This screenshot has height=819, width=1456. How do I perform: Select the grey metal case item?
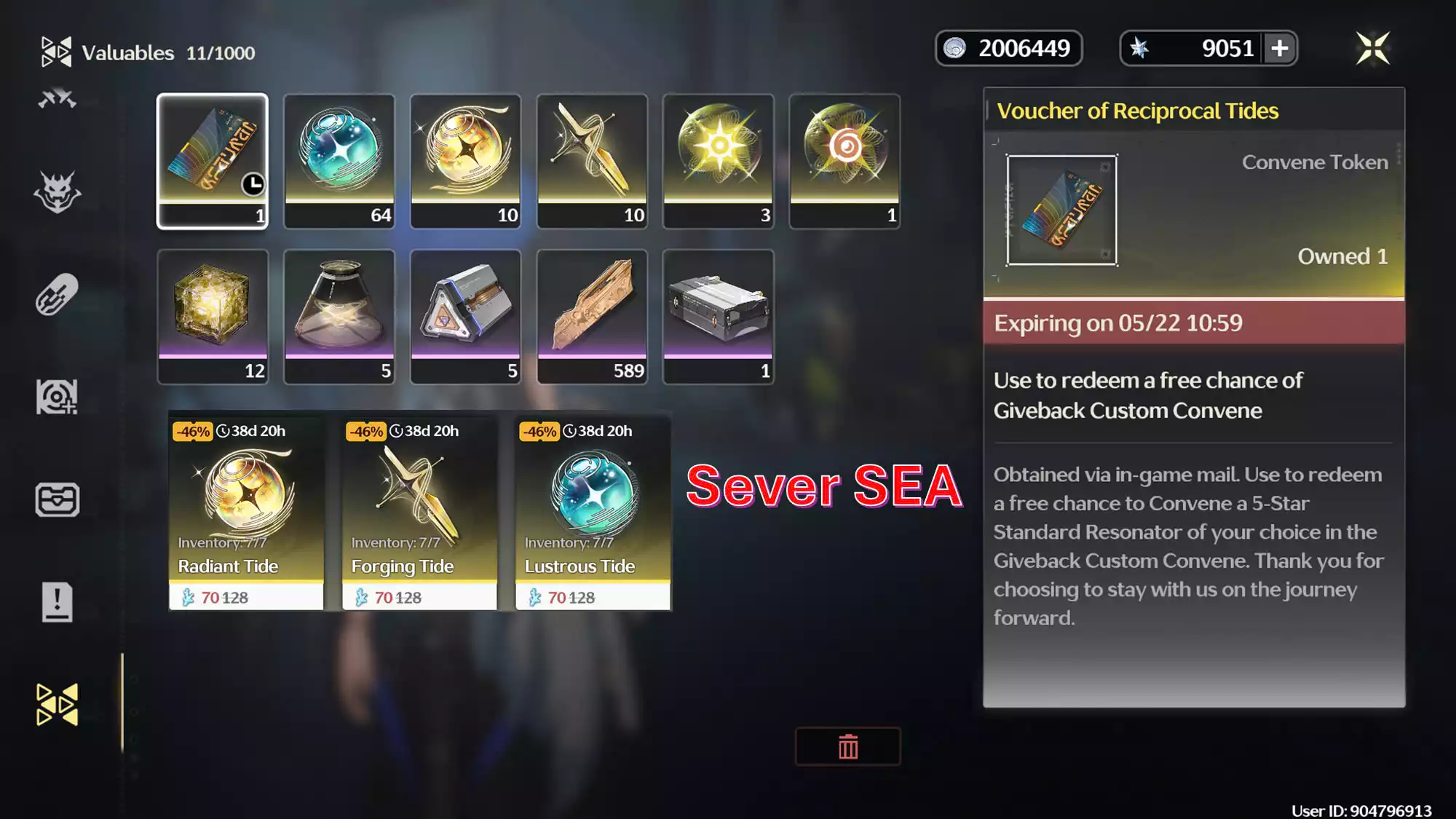click(x=719, y=317)
